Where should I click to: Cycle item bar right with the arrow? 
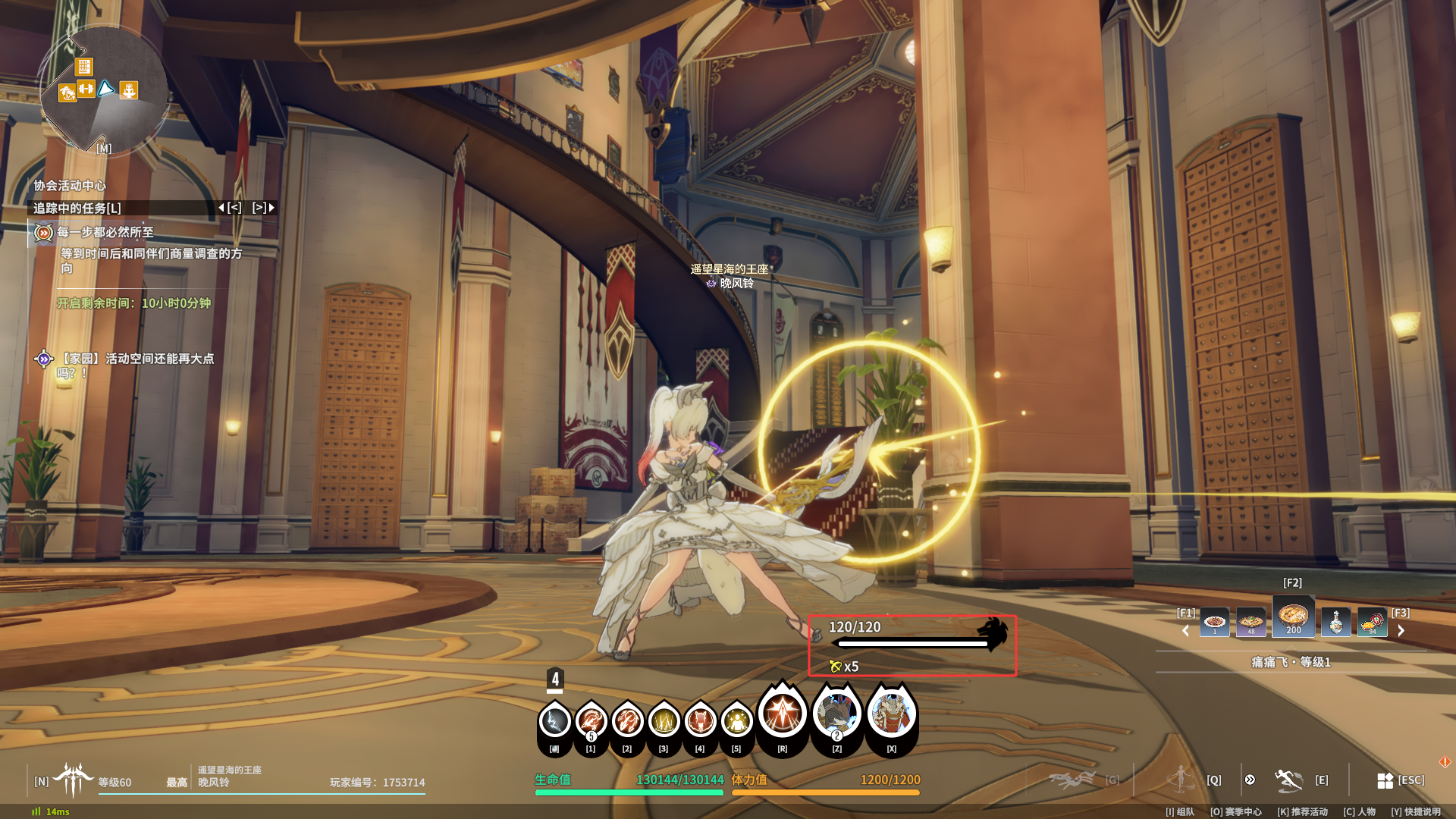tap(1401, 630)
